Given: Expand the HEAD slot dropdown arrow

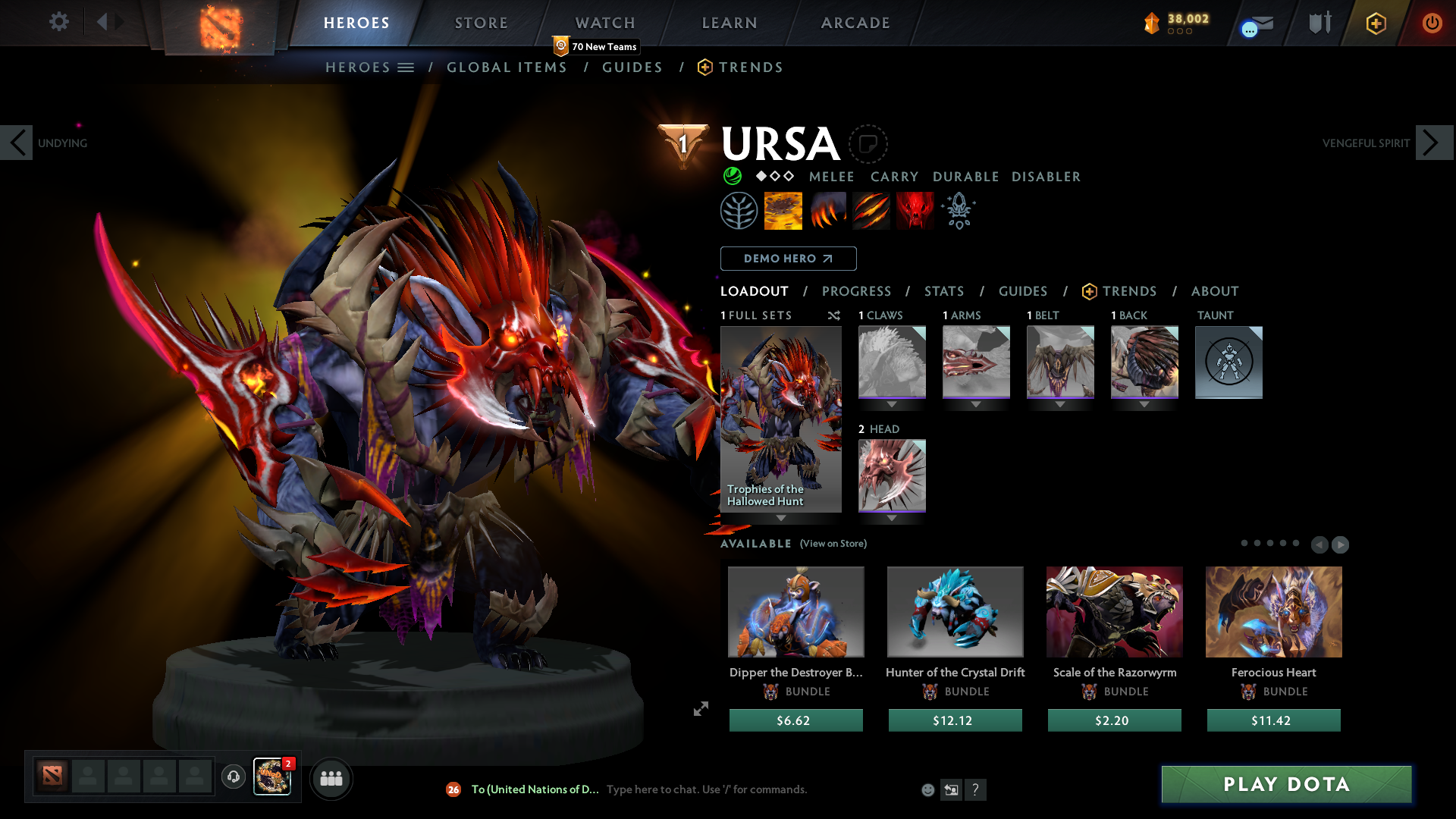Looking at the screenshot, I should 892,519.
